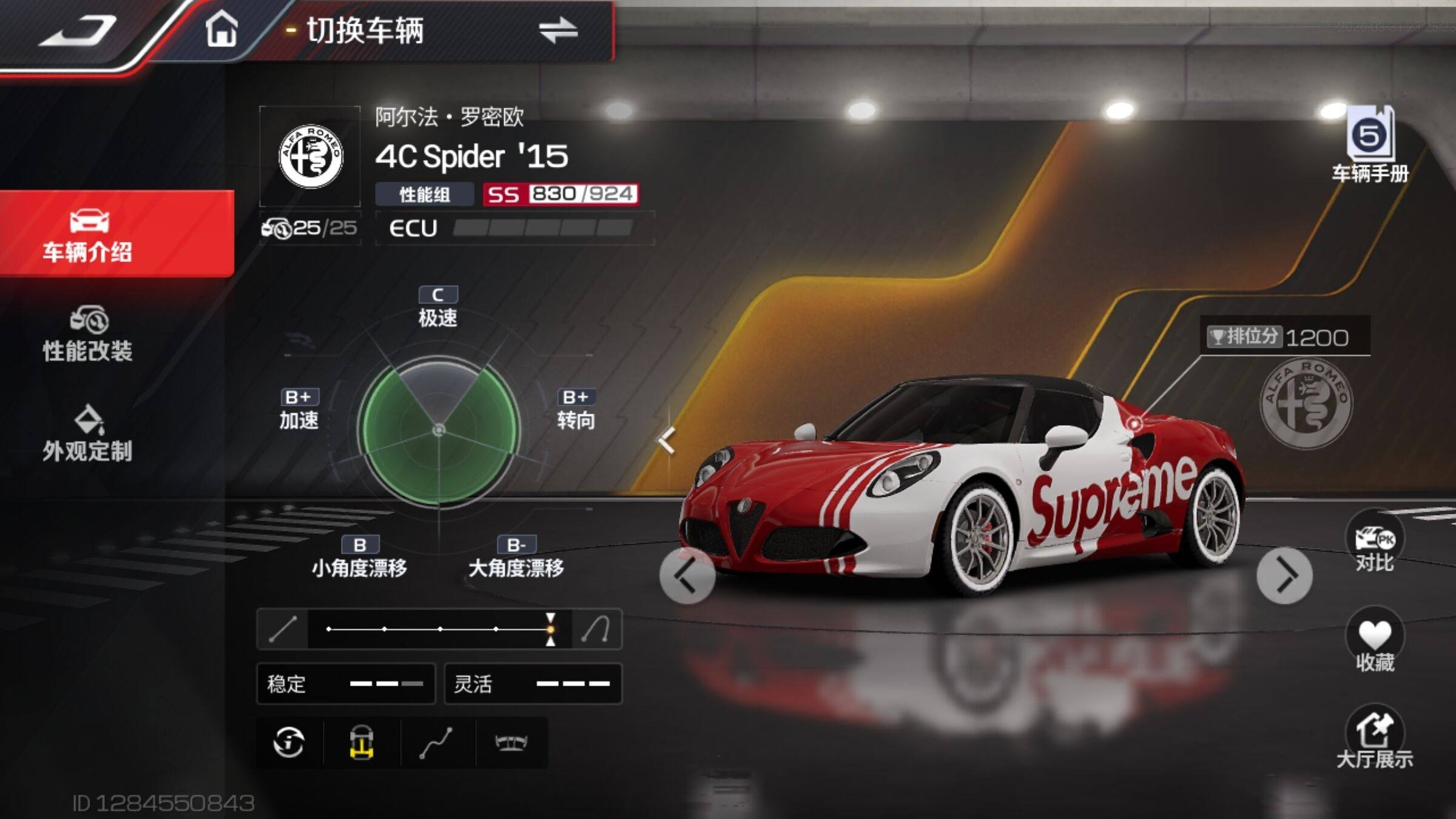This screenshot has height=819, width=1456.
Task: Open the 外观定制 appearance customization tab
Action: [88, 434]
